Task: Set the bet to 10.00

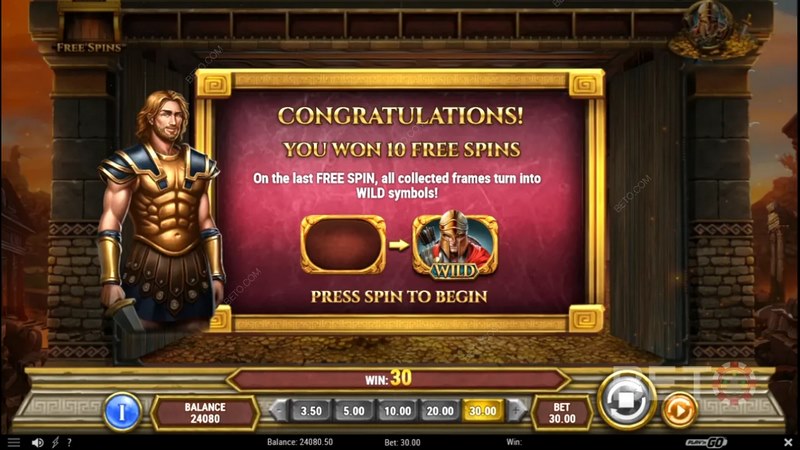Action: [x=397, y=410]
